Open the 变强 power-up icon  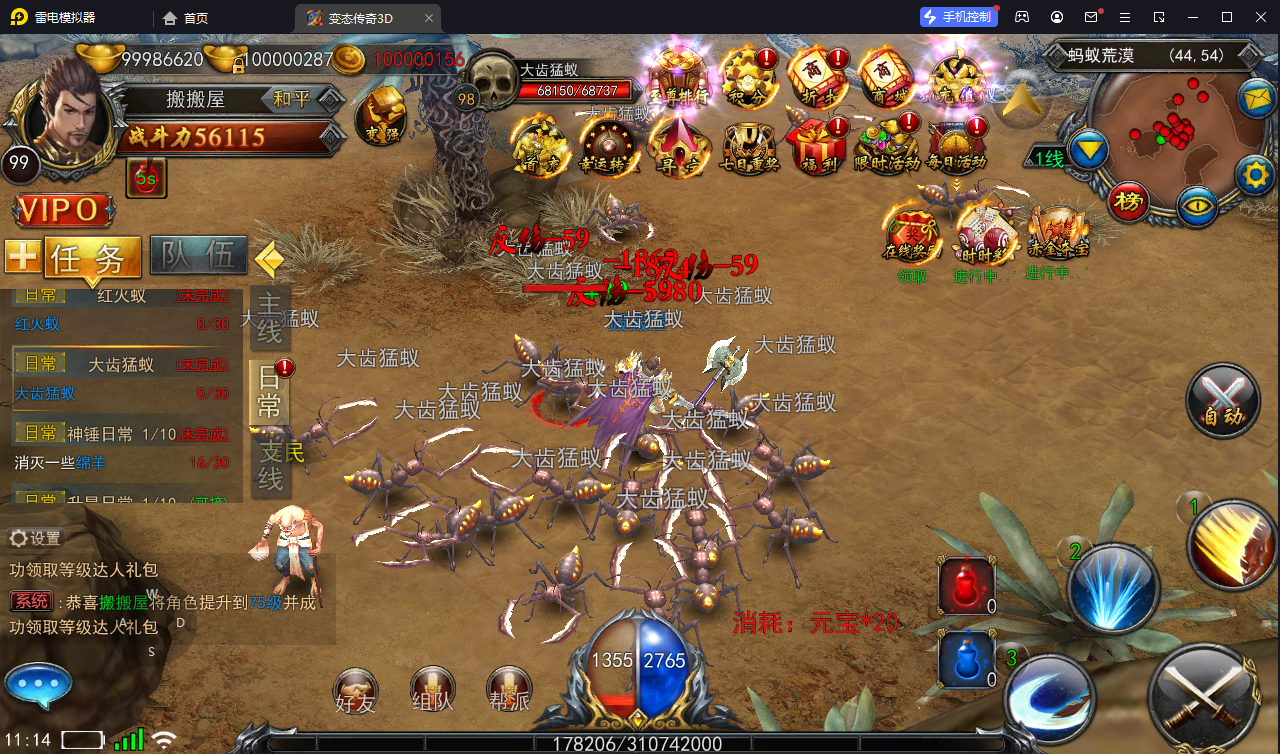coord(382,117)
